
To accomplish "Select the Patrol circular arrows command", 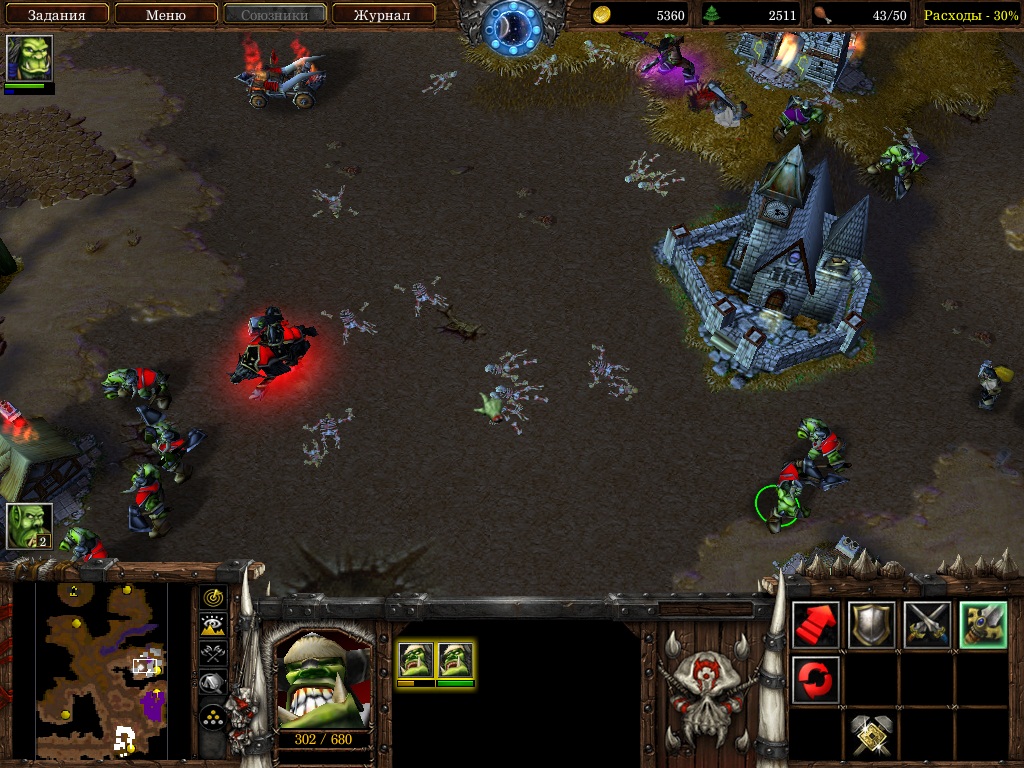I will [x=816, y=680].
